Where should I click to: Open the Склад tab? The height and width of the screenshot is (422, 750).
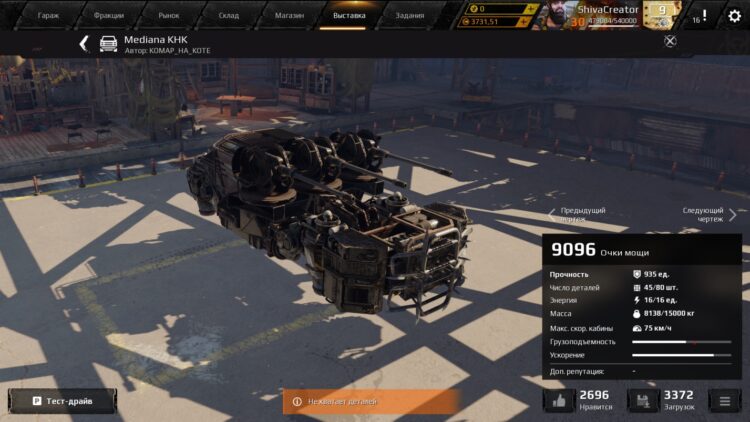pyautogui.click(x=228, y=15)
